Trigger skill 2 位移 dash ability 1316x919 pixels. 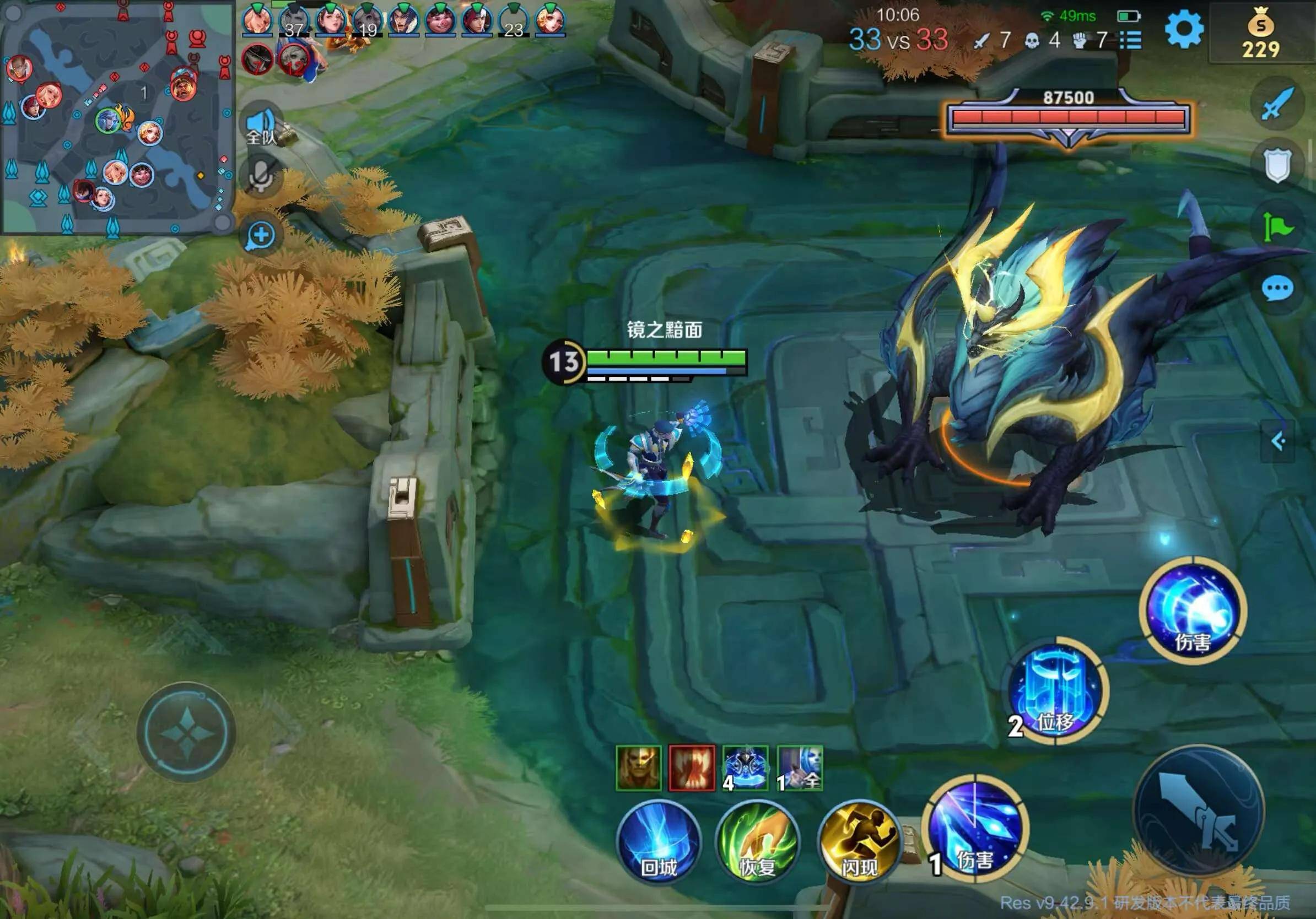pyautogui.click(x=1056, y=691)
